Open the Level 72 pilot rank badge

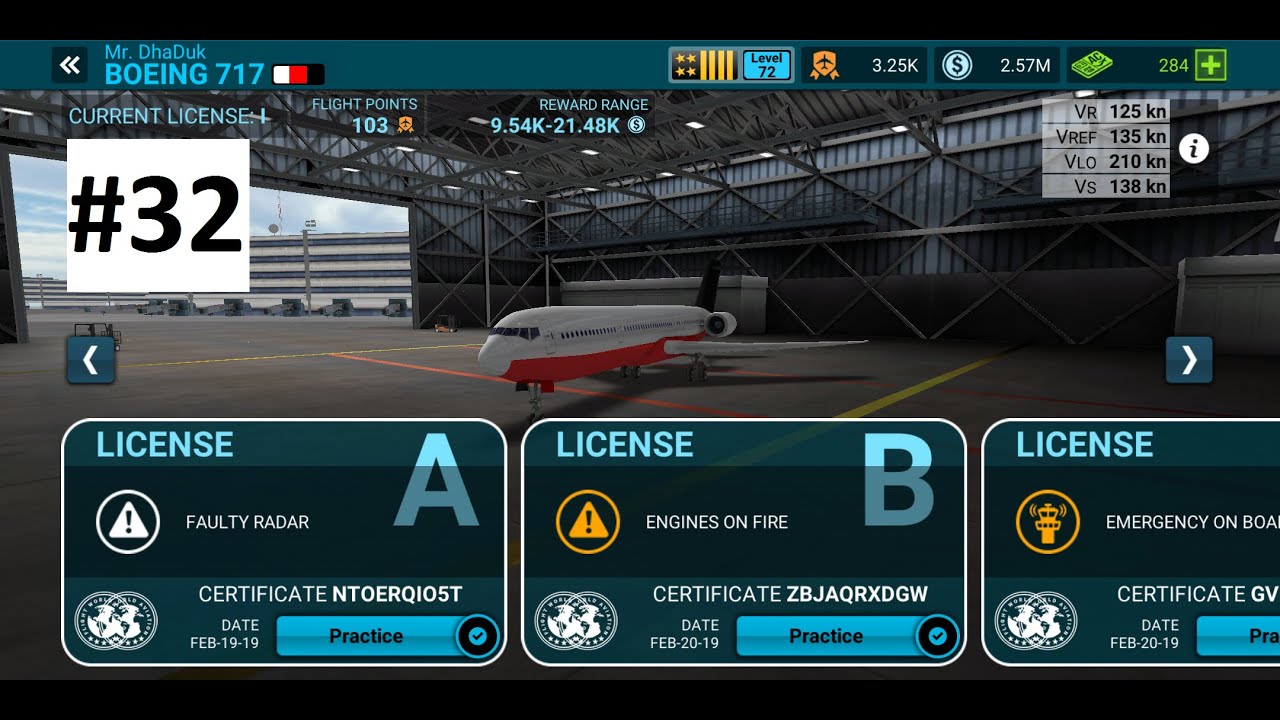click(767, 66)
